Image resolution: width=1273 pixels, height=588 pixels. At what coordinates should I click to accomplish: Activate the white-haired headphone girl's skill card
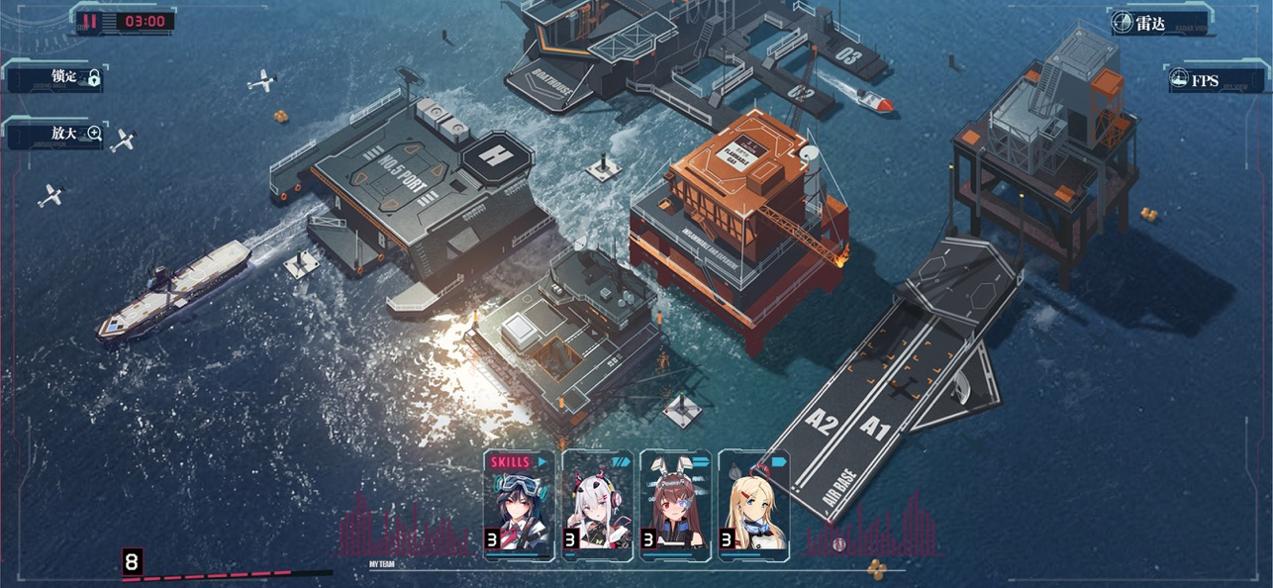click(597, 506)
